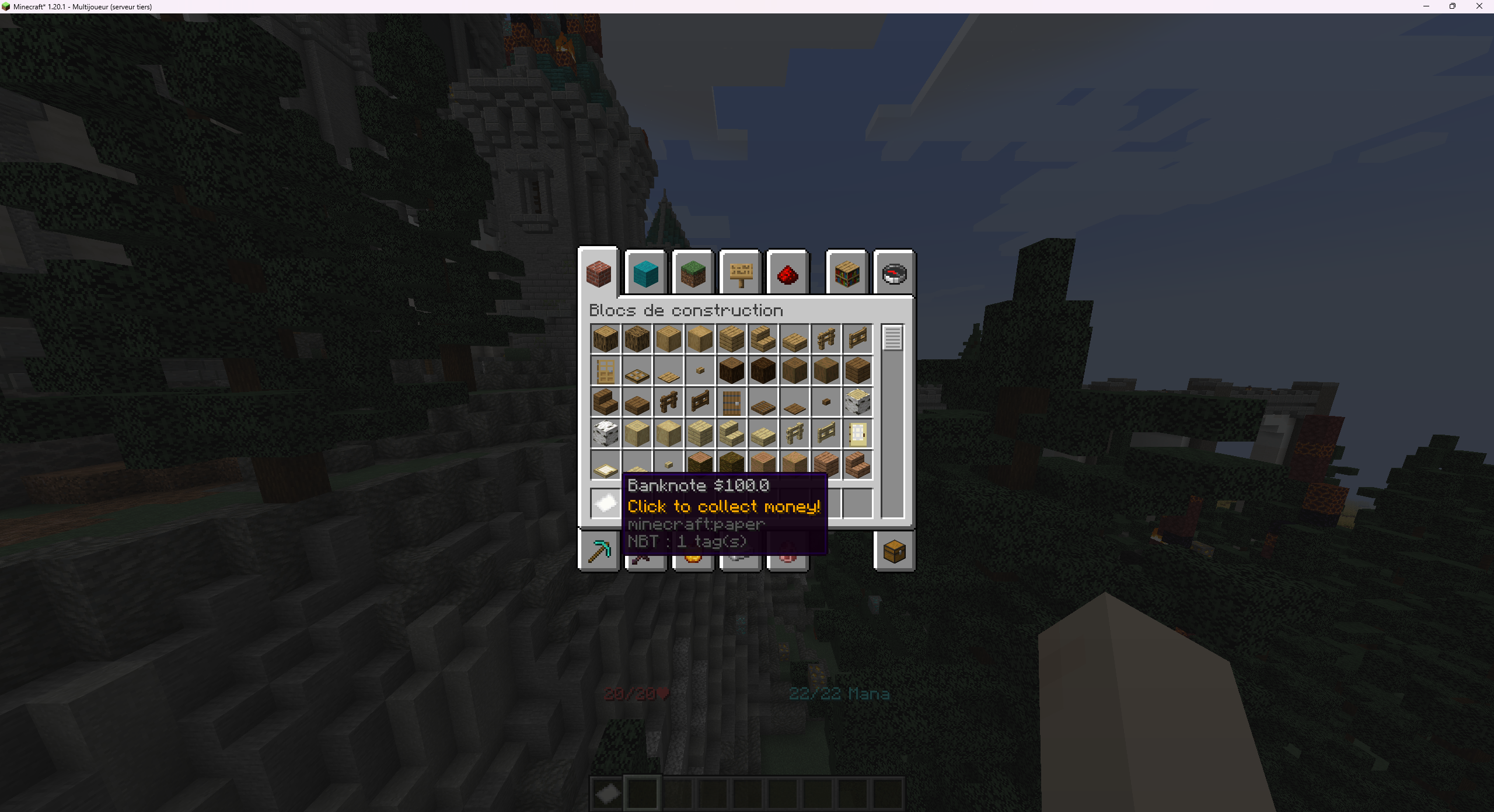Open the chest inventory tab
The height and width of the screenshot is (812, 1494).
pos(894,551)
